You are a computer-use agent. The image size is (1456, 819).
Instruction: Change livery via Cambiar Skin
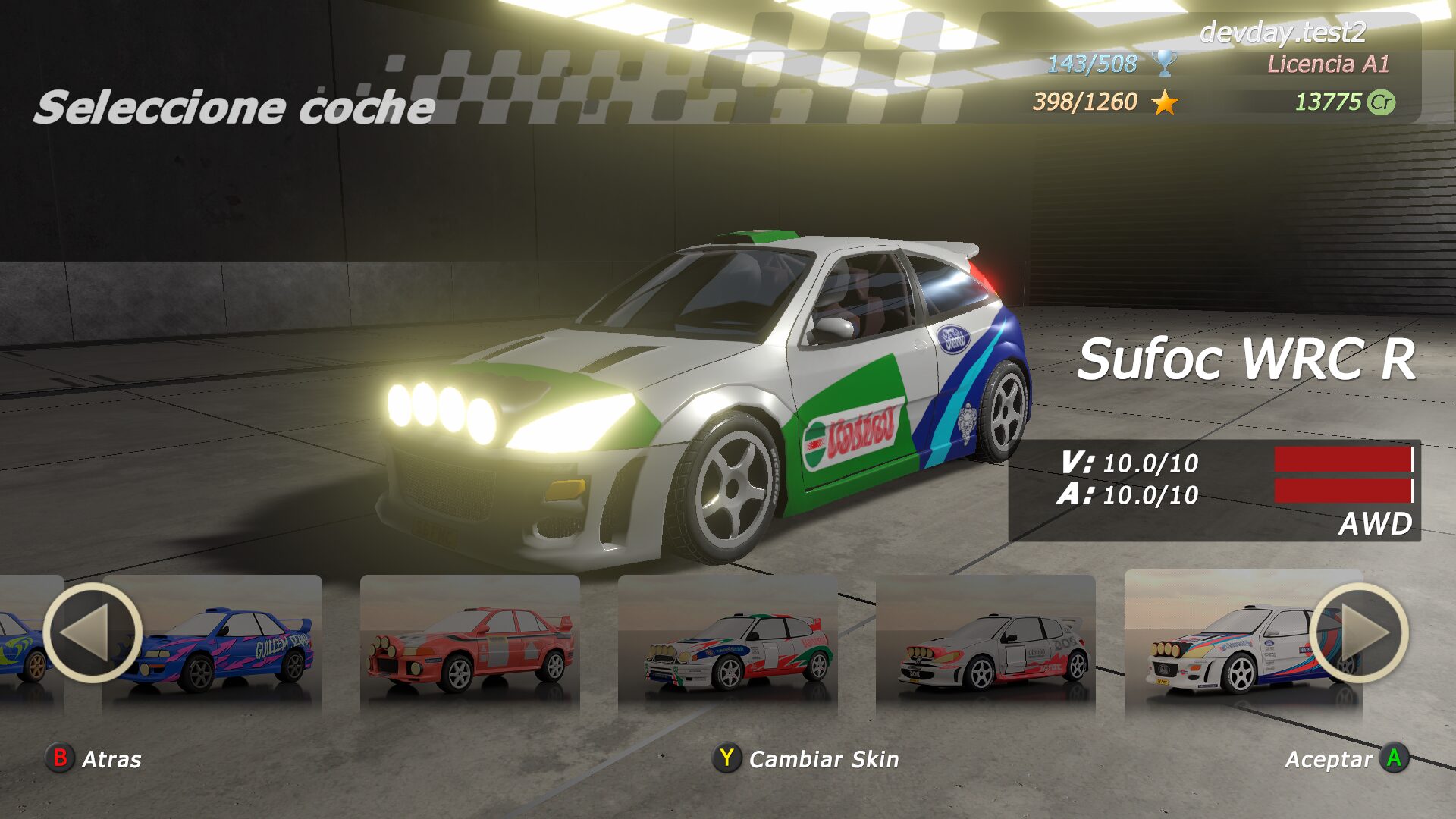point(806,758)
